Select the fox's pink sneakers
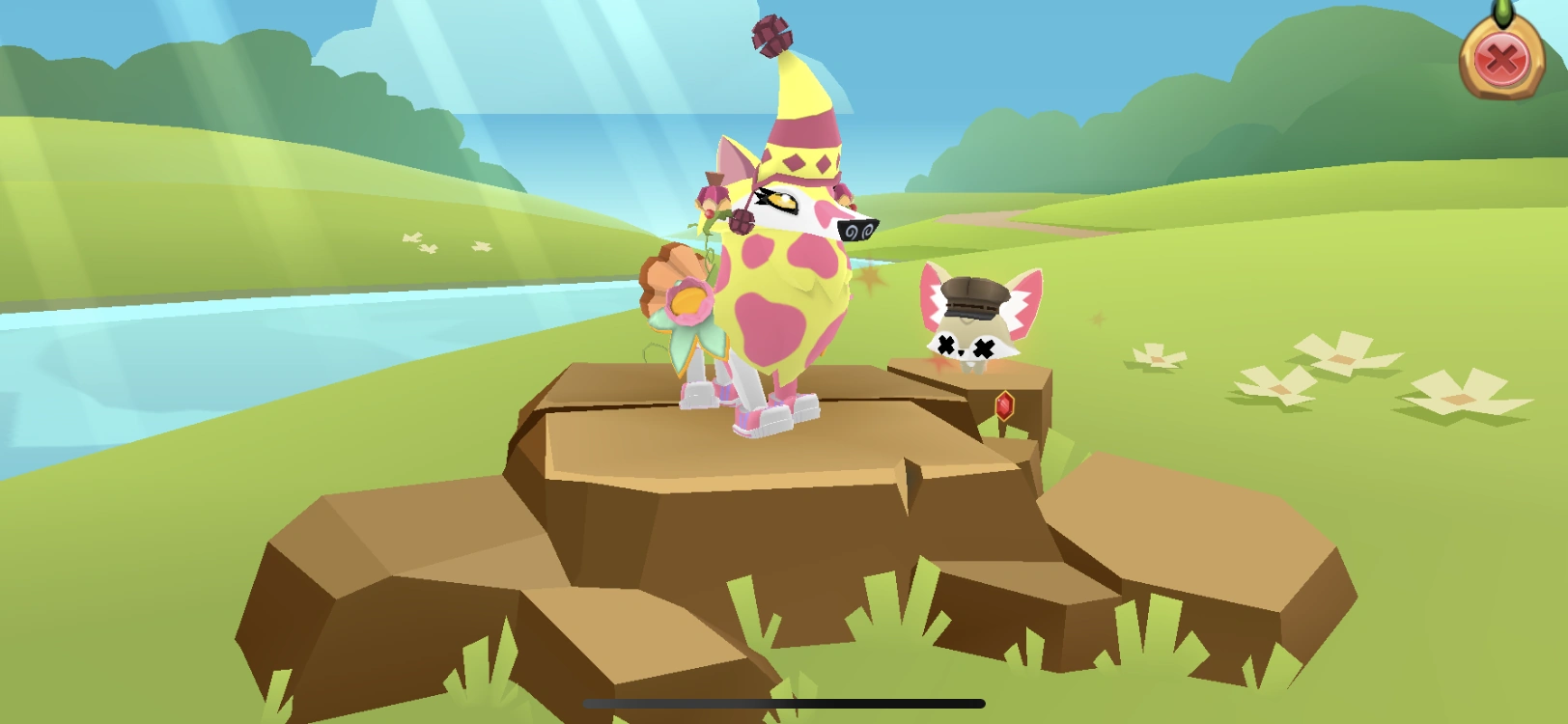This screenshot has width=1568, height=724. (758, 417)
